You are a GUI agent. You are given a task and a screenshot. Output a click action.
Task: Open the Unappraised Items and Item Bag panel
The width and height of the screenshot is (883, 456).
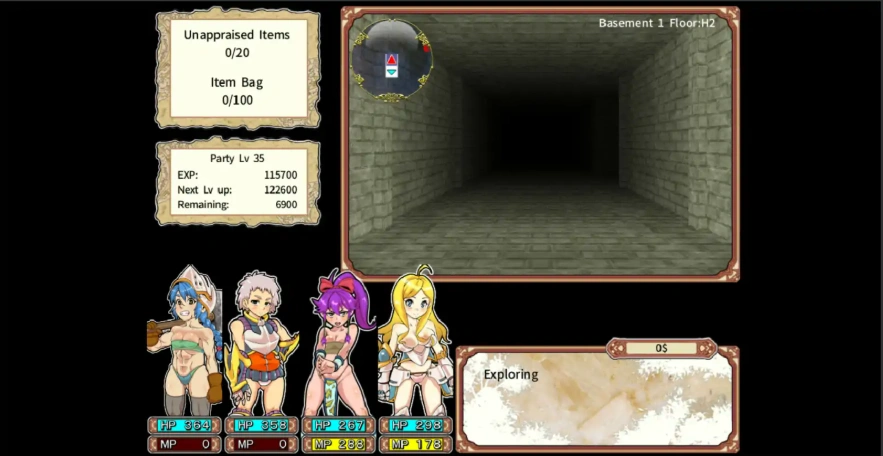pyautogui.click(x=237, y=67)
